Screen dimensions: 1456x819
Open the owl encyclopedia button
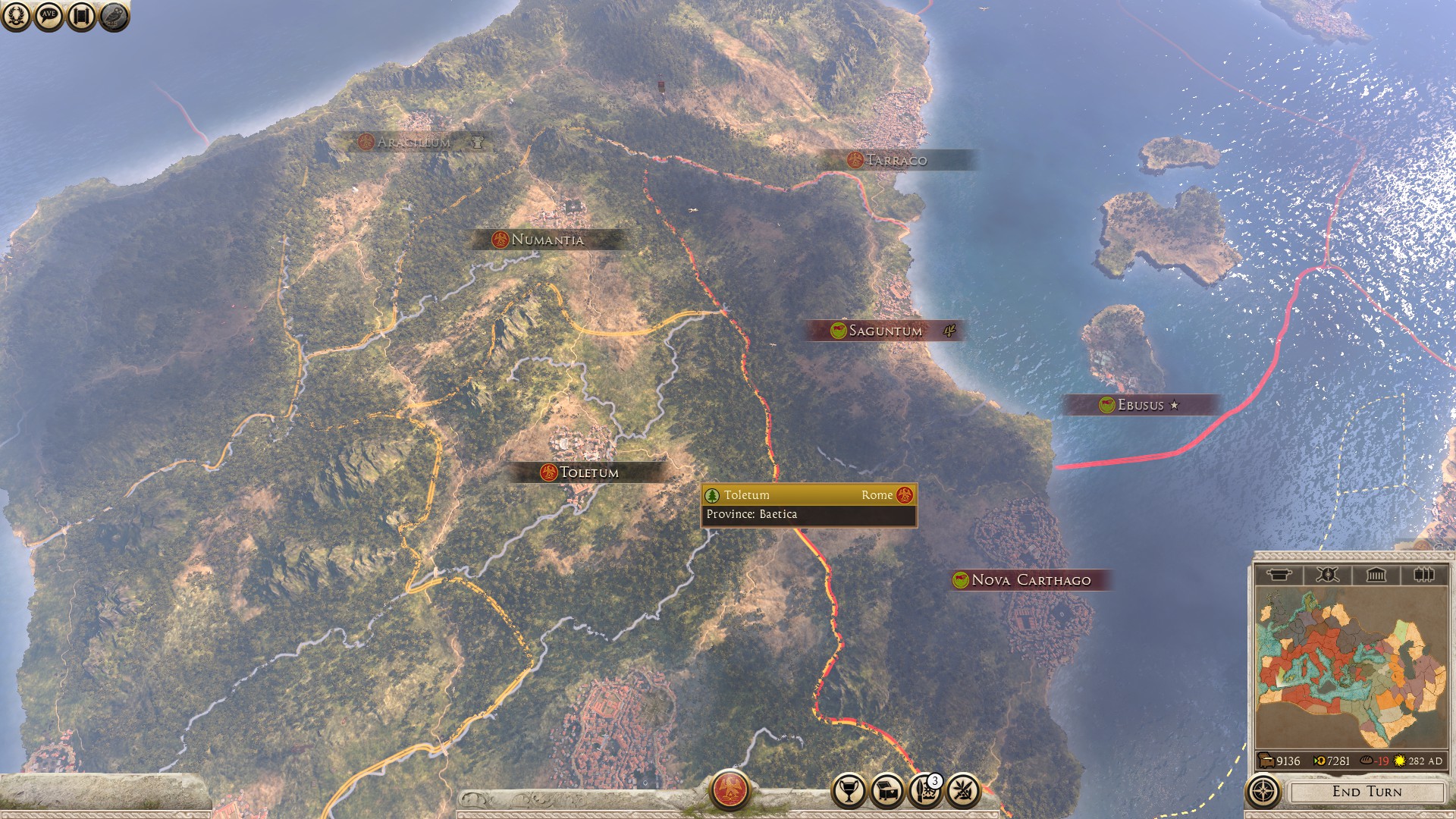(114, 16)
